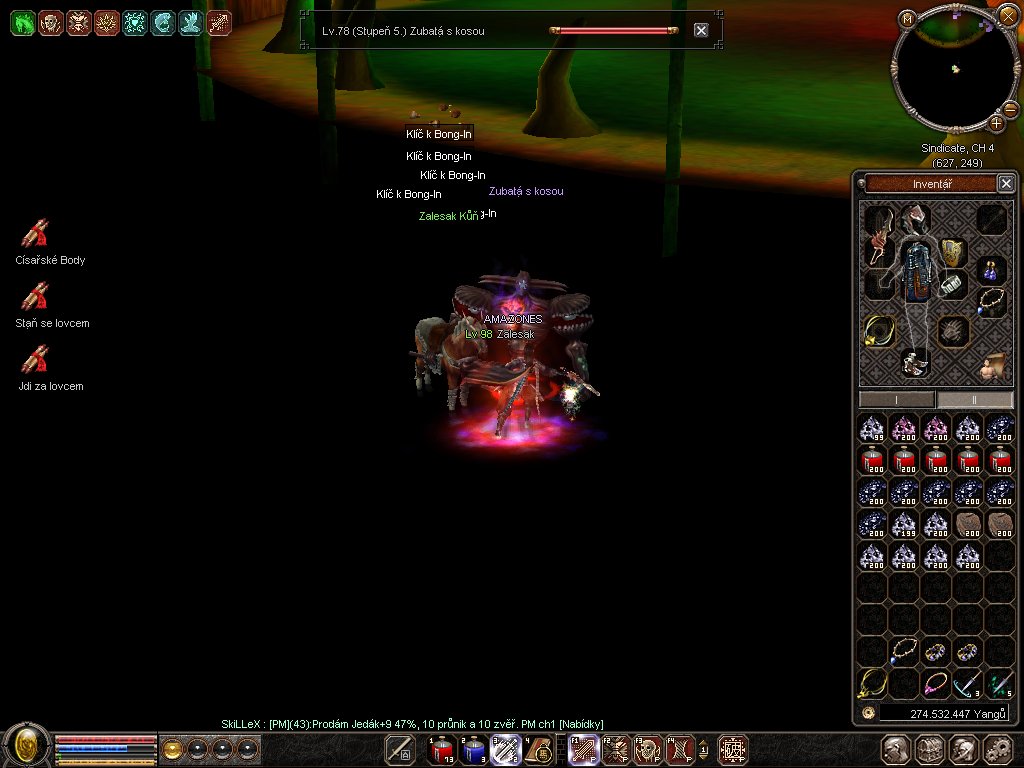Select the boots equipment slot
1024x768 pixels.
[x=913, y=362]
